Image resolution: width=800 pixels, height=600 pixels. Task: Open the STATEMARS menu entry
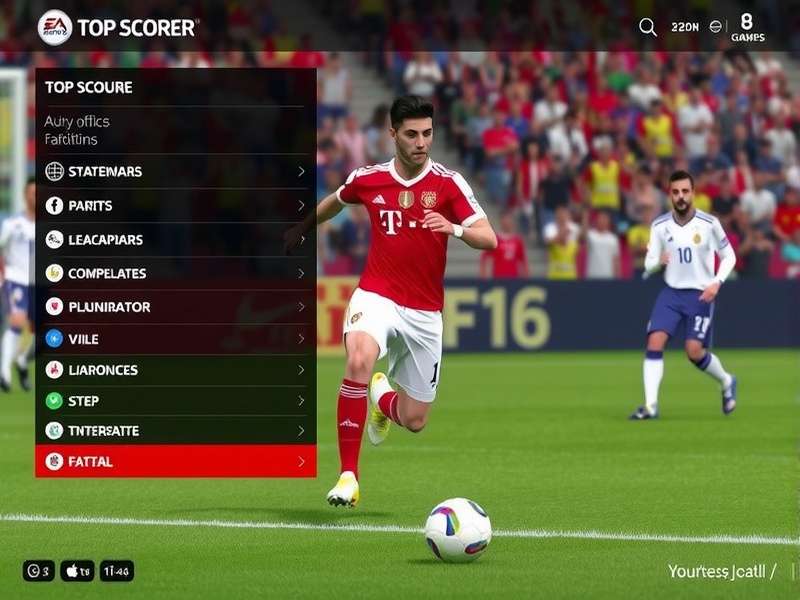[x=175, y=171]
